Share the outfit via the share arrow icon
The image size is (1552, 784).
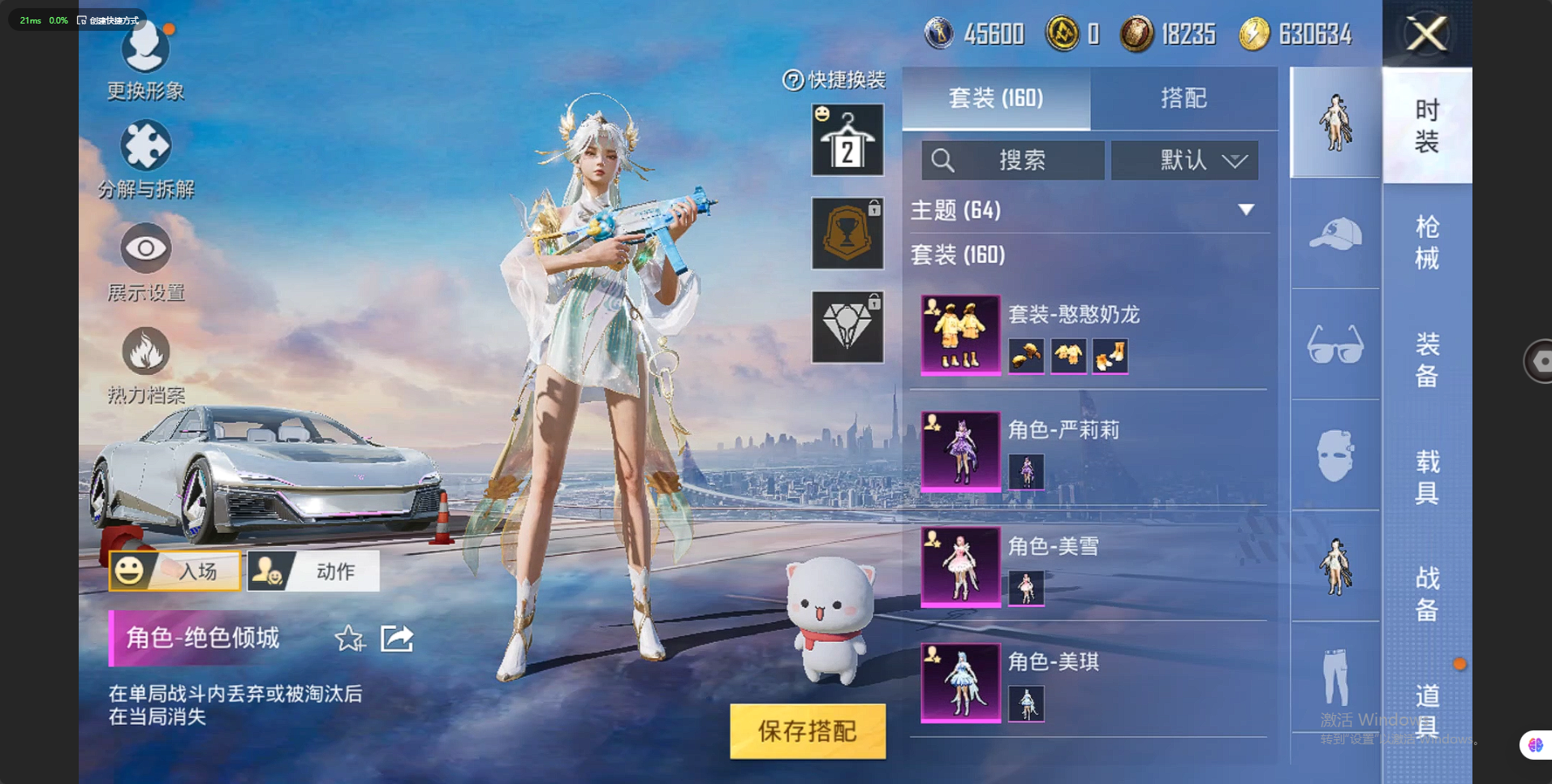coord(397,639)
